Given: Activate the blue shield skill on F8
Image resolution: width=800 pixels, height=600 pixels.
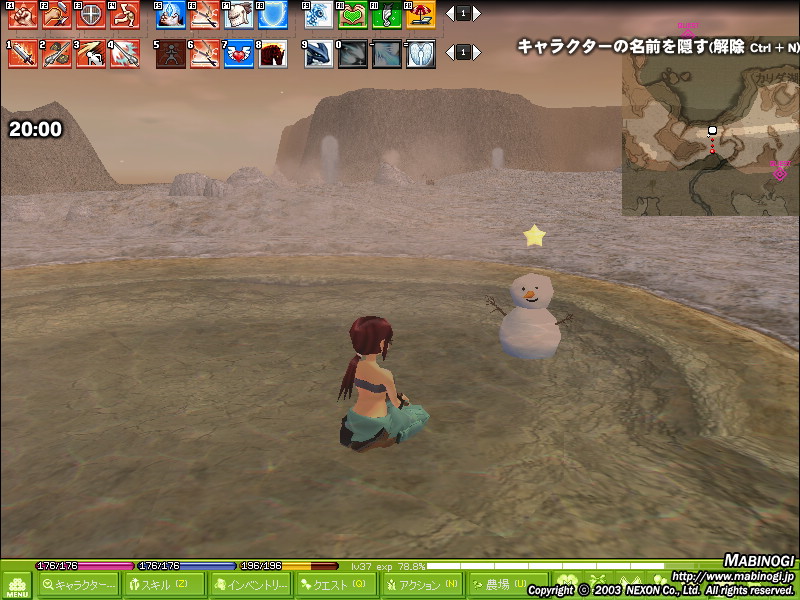Looking at the screenshot, I should pyautogui.click(x=273, y=14).
